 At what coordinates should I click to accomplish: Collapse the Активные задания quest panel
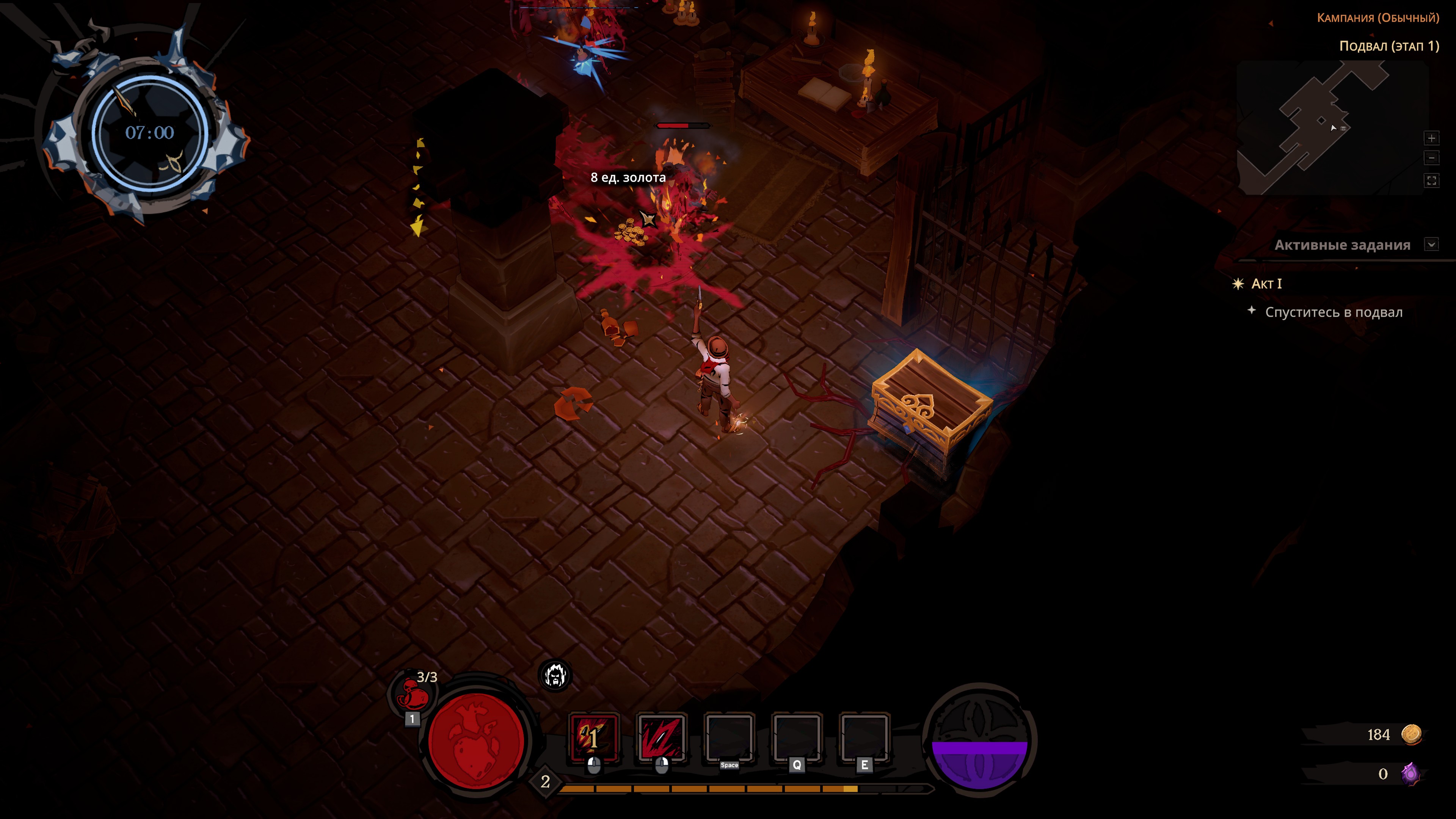tap(1431, 245)
